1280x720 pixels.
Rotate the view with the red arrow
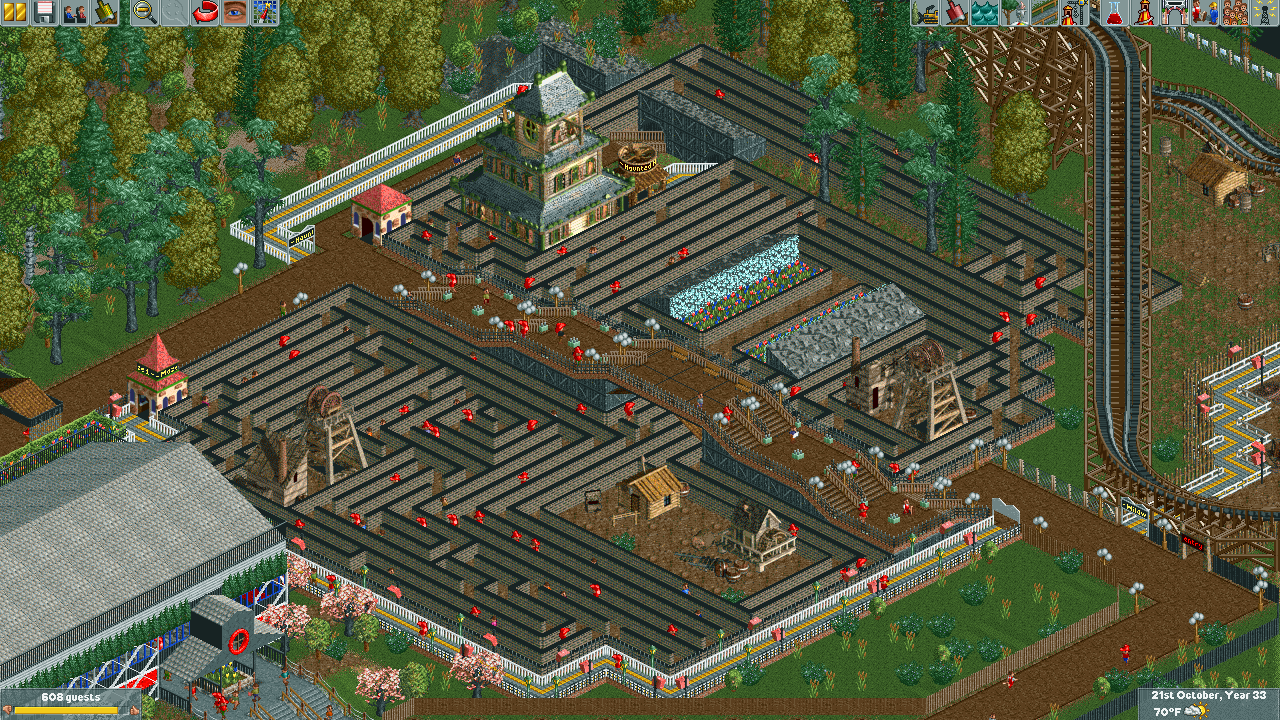point(205,12)
